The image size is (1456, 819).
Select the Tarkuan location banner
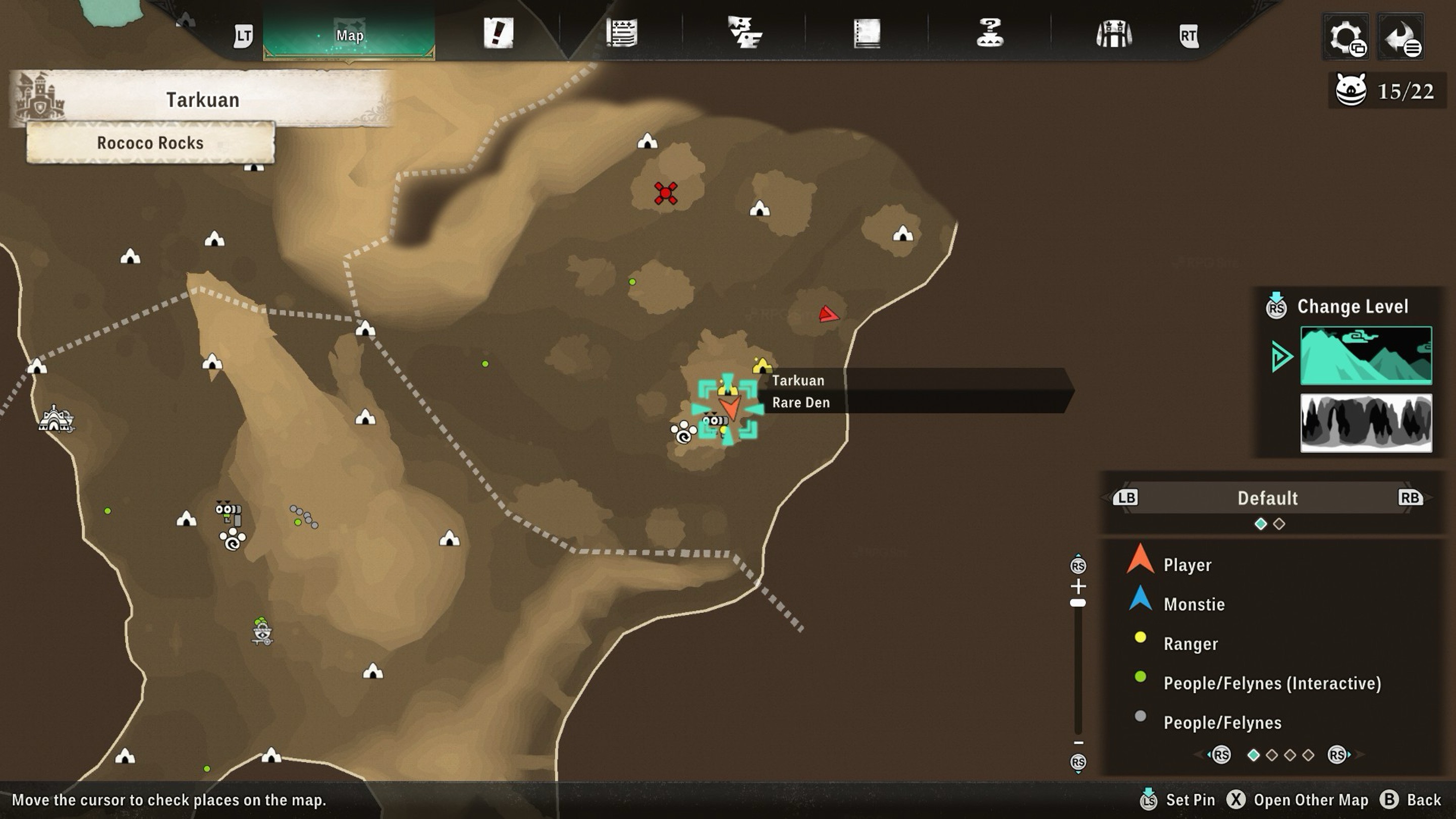pos(202,100)
